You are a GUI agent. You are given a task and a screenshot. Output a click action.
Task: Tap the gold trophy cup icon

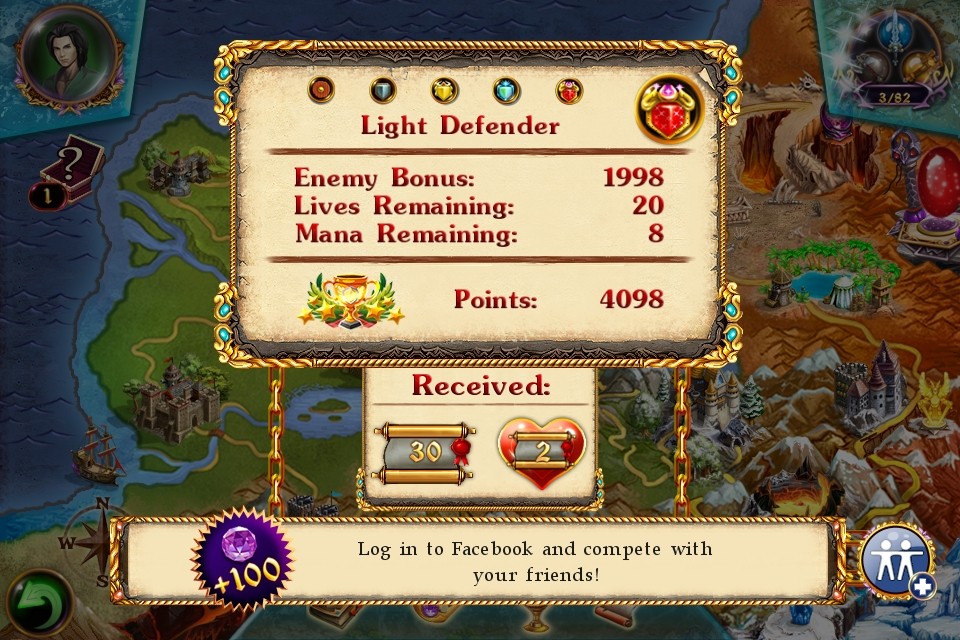(x=350, y=299)
